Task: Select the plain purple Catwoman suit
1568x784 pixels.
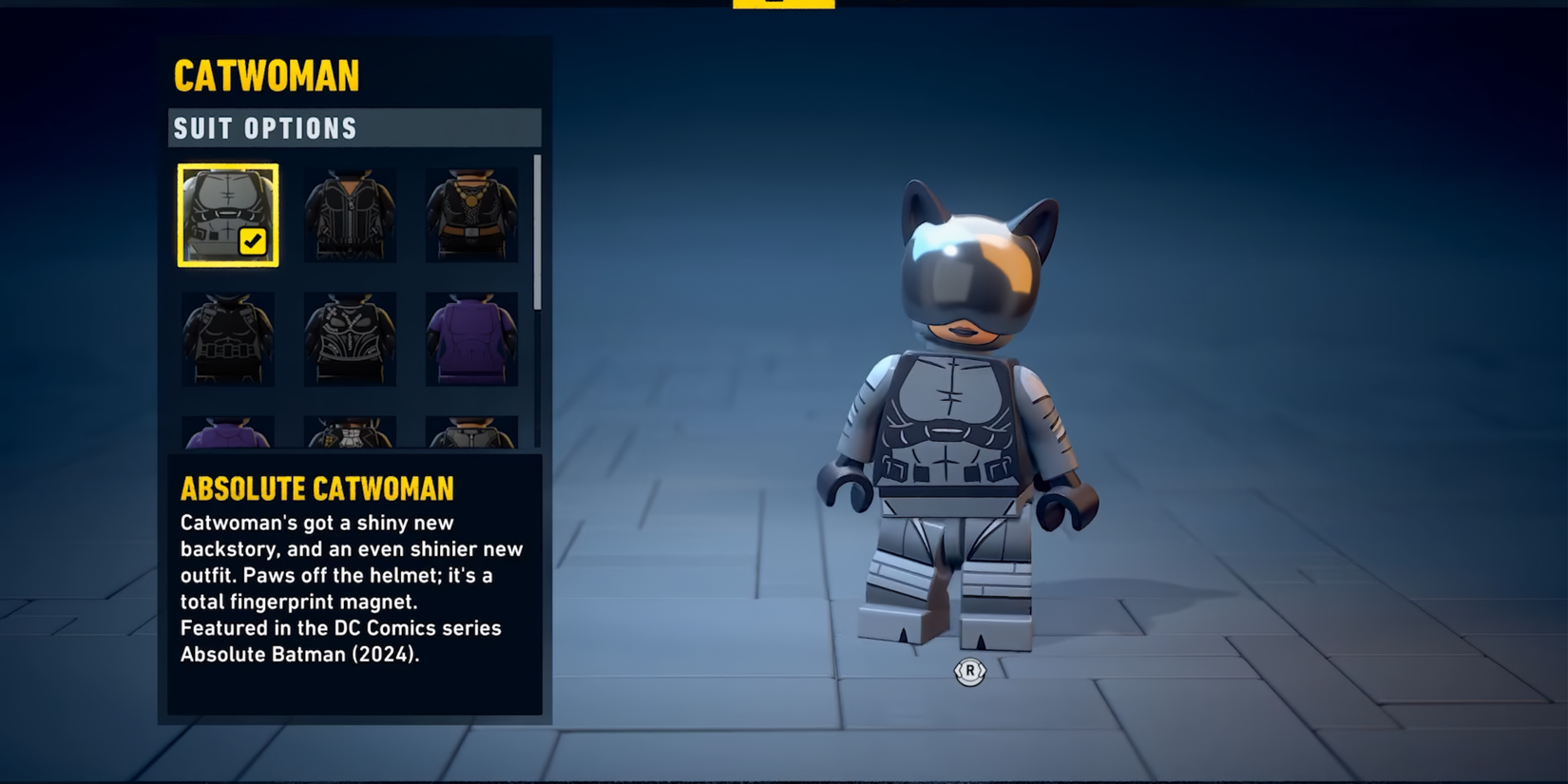Action: (x=471, y=338)
